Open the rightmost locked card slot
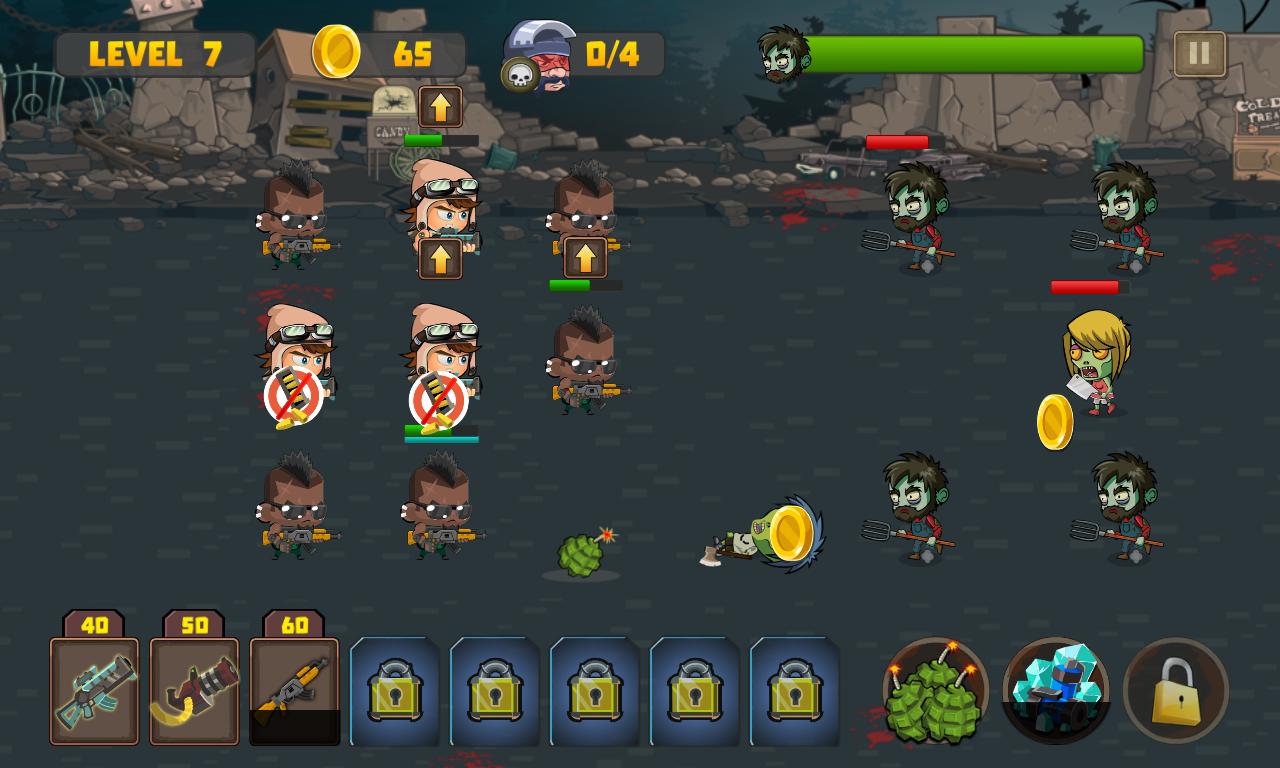Image resolution: width=1280 pixels, height=768 pixels. [793, 690]
